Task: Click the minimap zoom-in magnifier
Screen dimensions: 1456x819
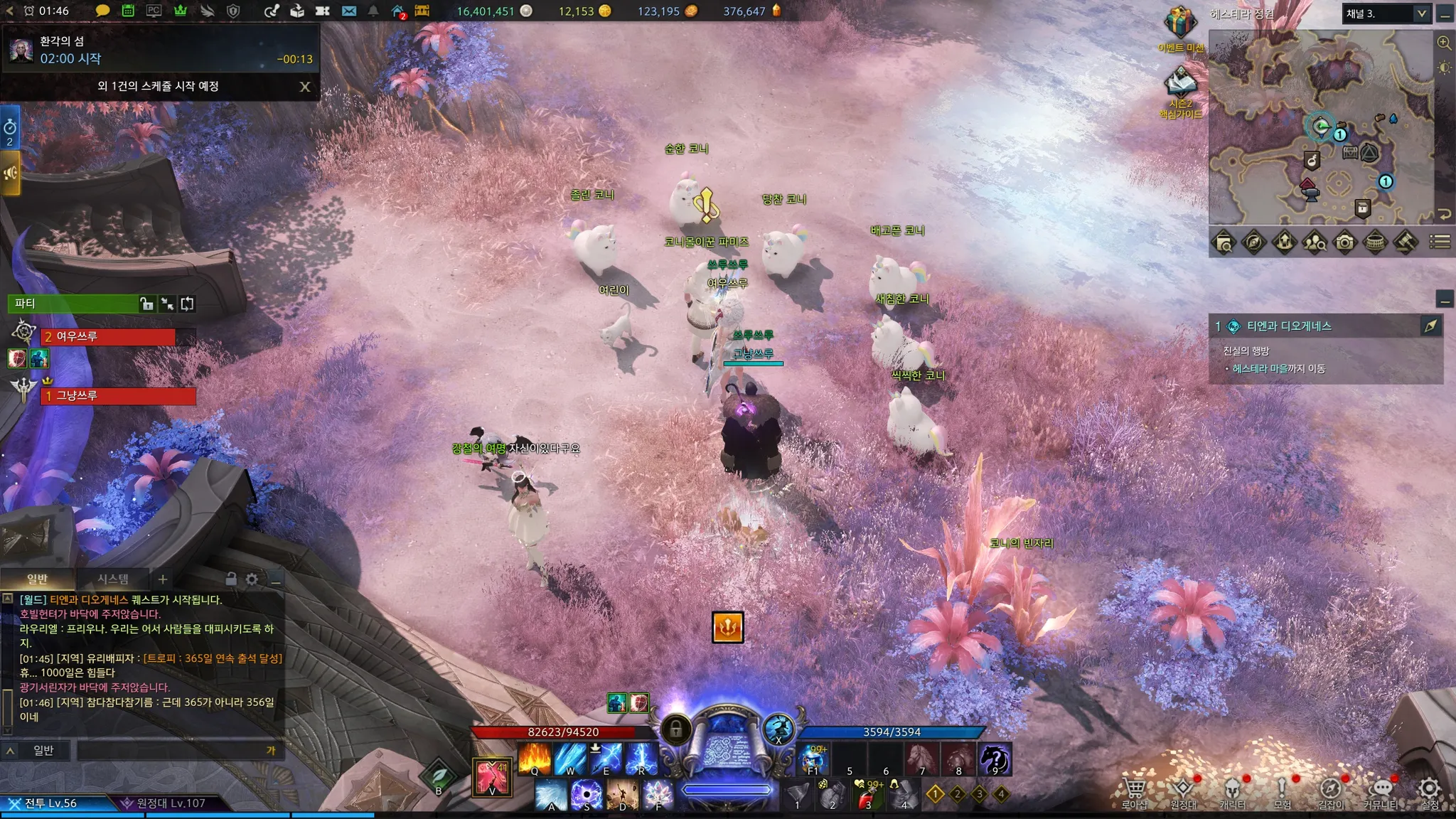Action: (1444, 43)
